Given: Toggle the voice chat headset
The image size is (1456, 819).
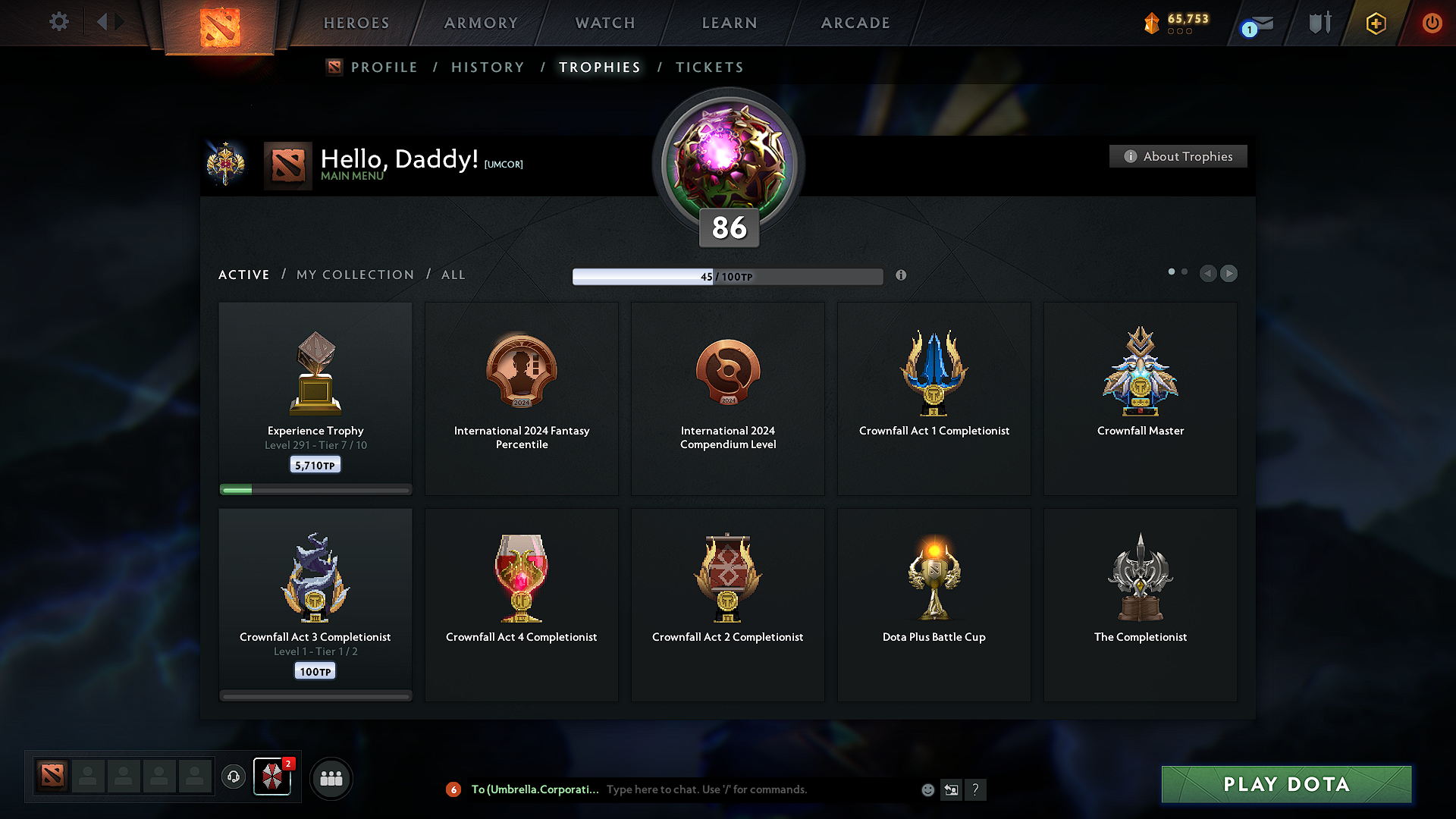Looking at the screenshot, I should [x=234, y=777].
